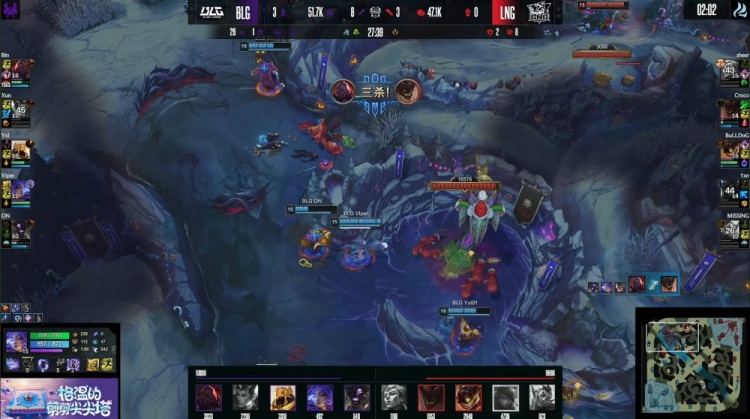Choose the purple-haired champion in bottom bar
This screenshot has width=750, height=419.
[320, 397]
